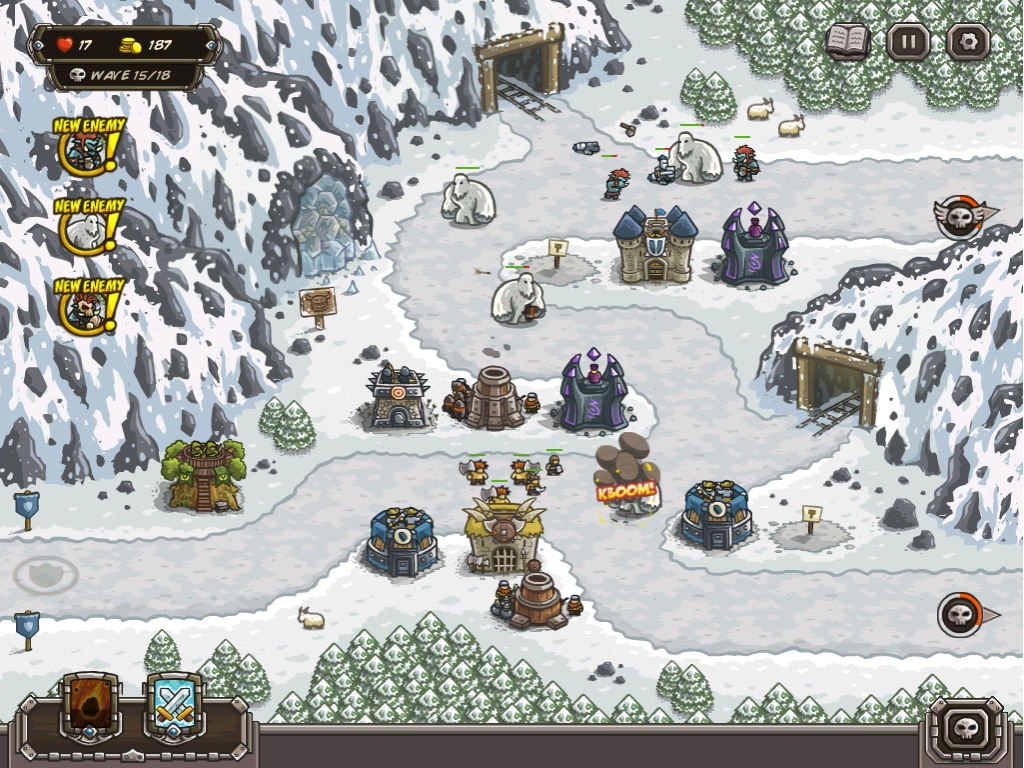This screenshot has width=1024, height=768.
Task: Click the wingless skull wave-call indicator
Action: (x=962, y=614)
